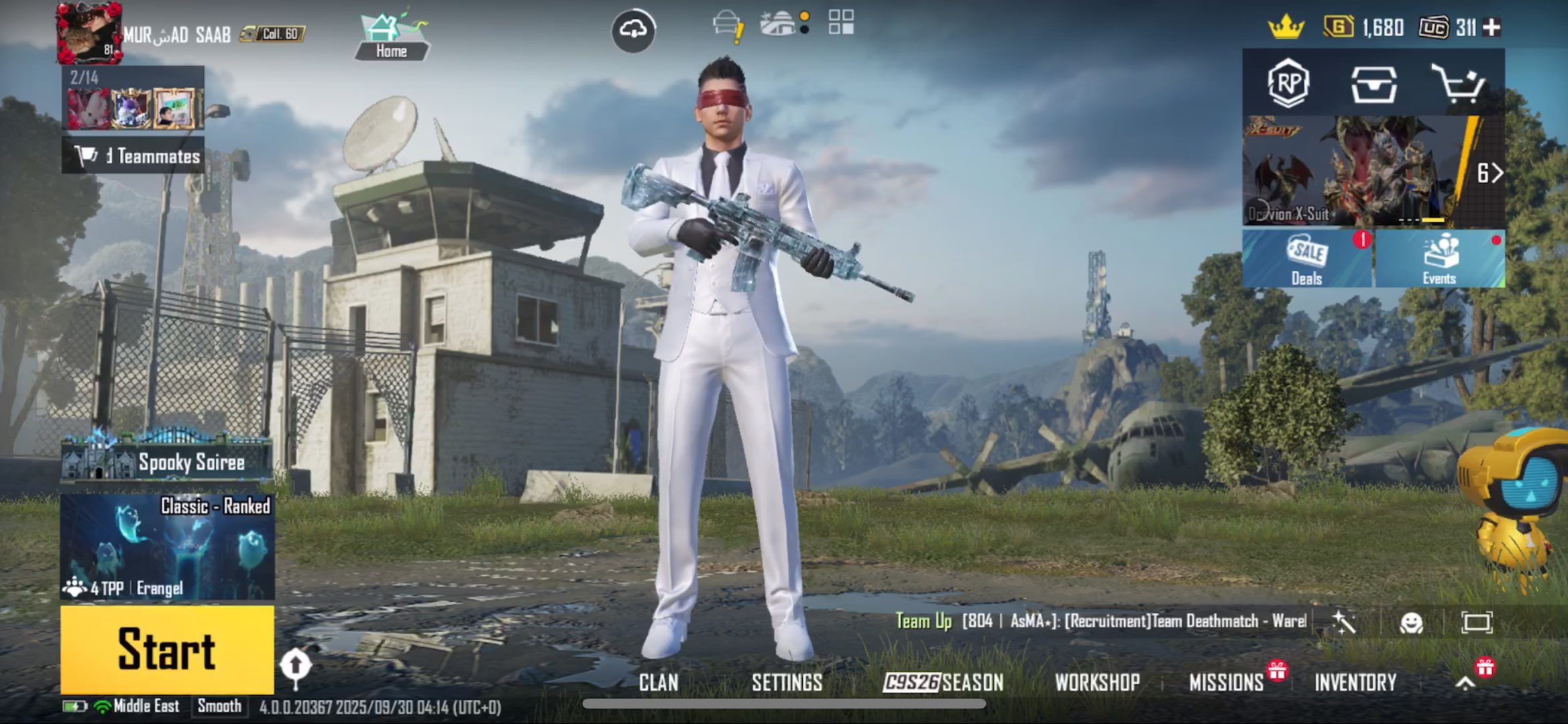Open the Spooky Soiree event banner

coord(167,460)
